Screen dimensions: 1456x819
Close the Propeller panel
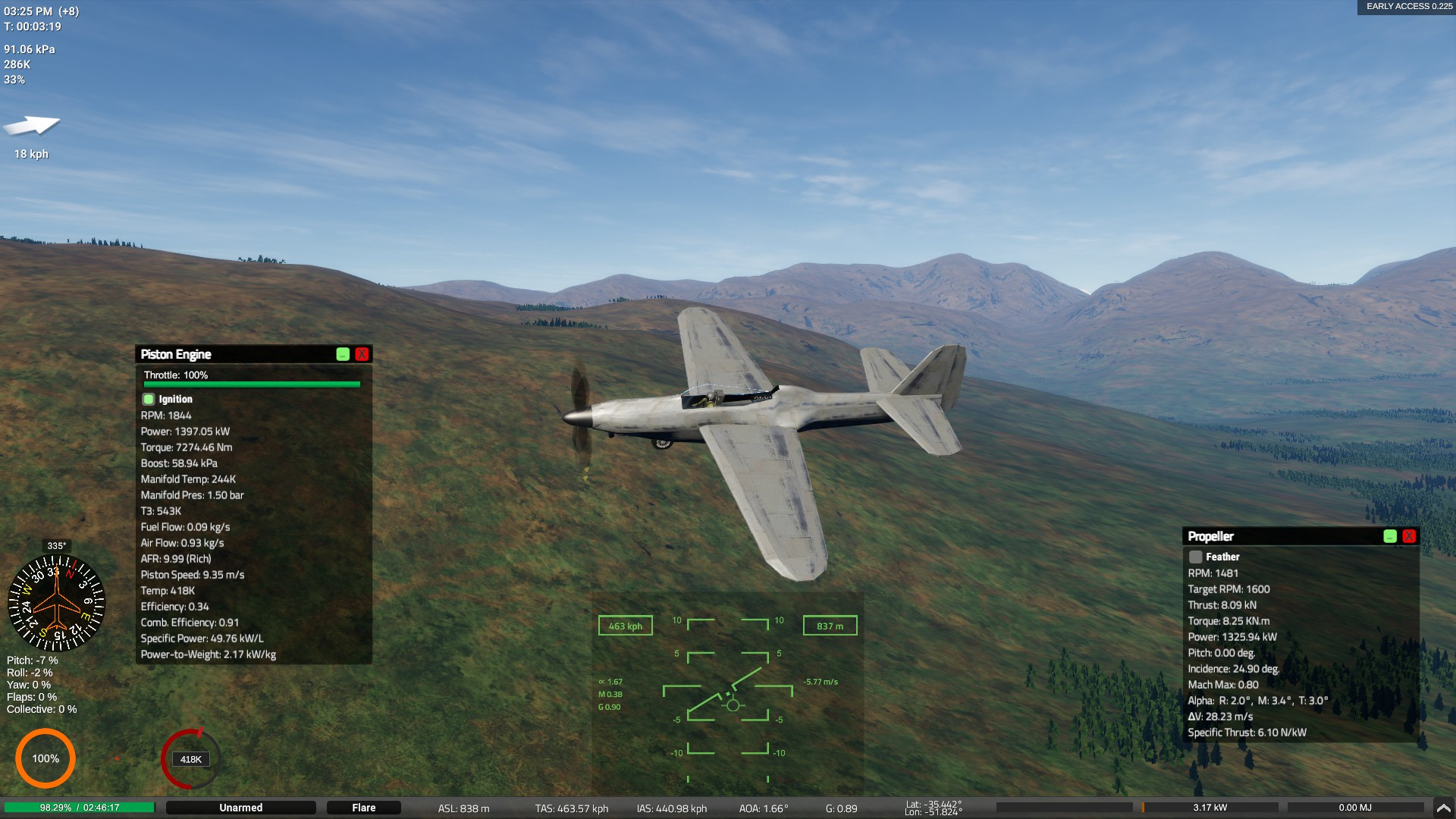coord(1409,536)
